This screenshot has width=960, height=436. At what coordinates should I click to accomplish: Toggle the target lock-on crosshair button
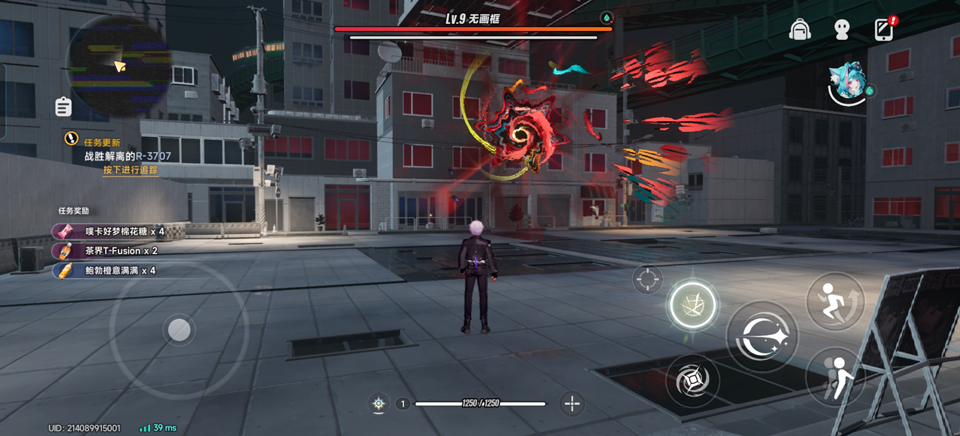pos(647,279)
